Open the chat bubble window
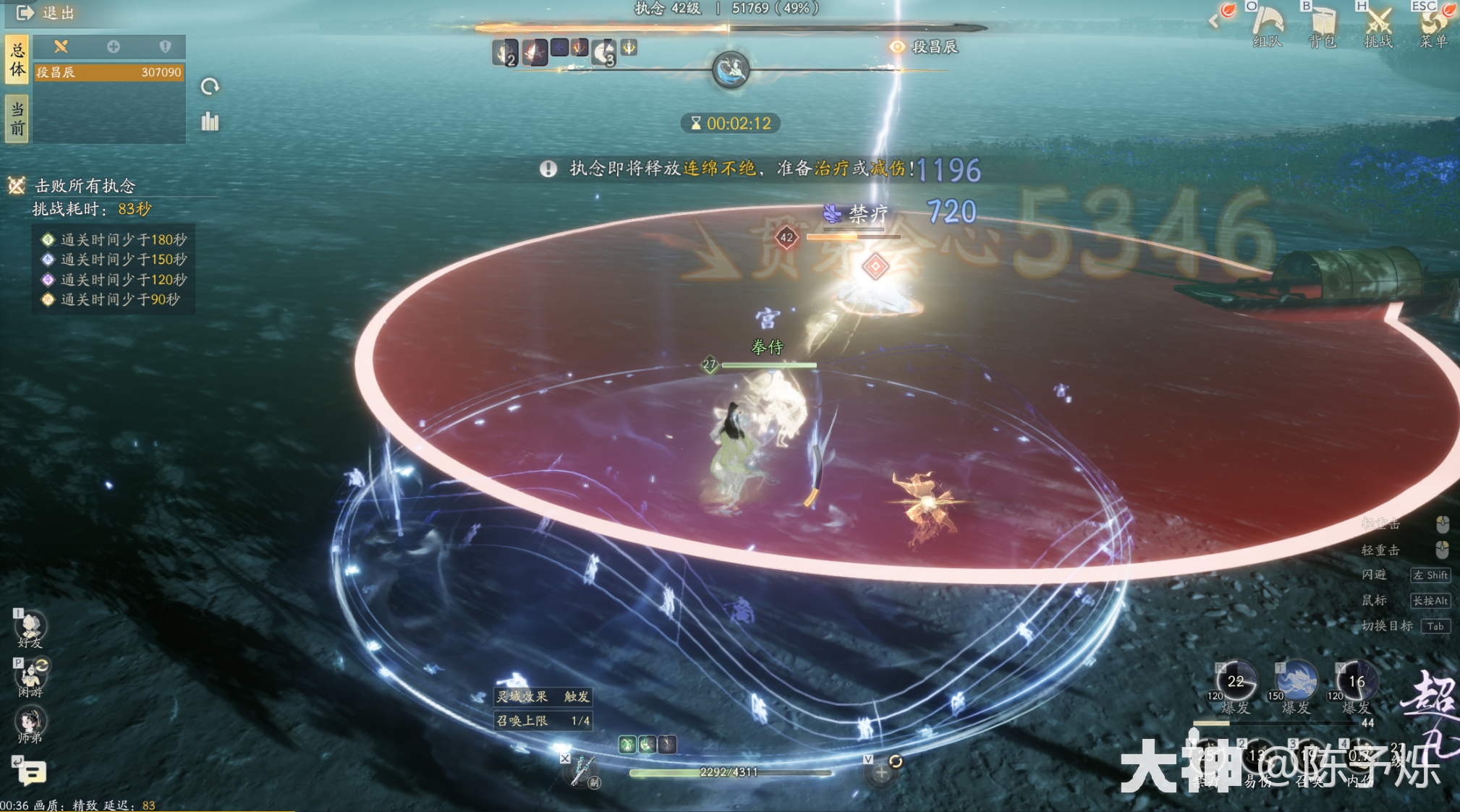This screenshot has width=1460, height=812. pos(32,773)
